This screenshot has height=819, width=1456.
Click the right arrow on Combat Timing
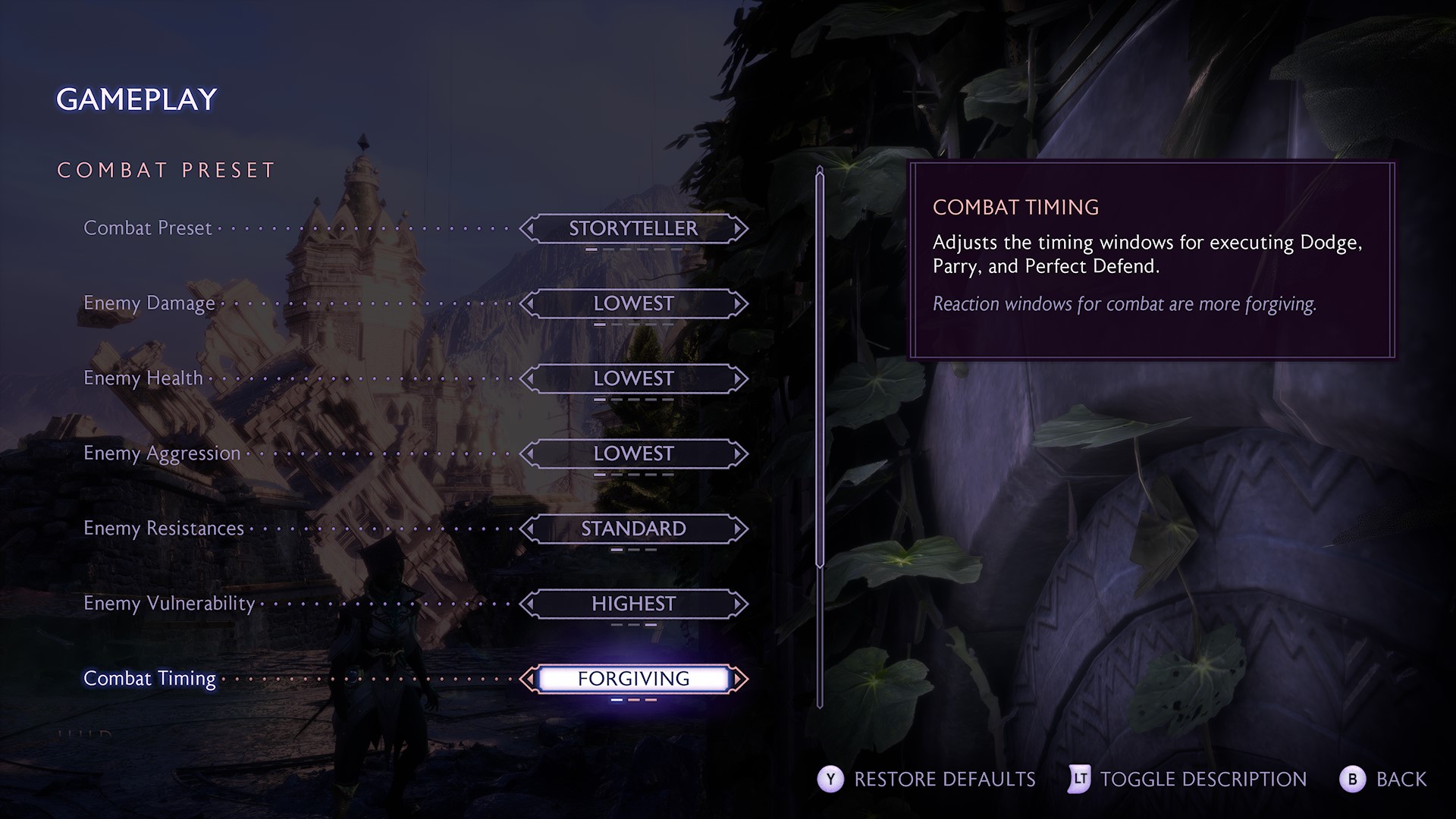click(x=739, y=679)
